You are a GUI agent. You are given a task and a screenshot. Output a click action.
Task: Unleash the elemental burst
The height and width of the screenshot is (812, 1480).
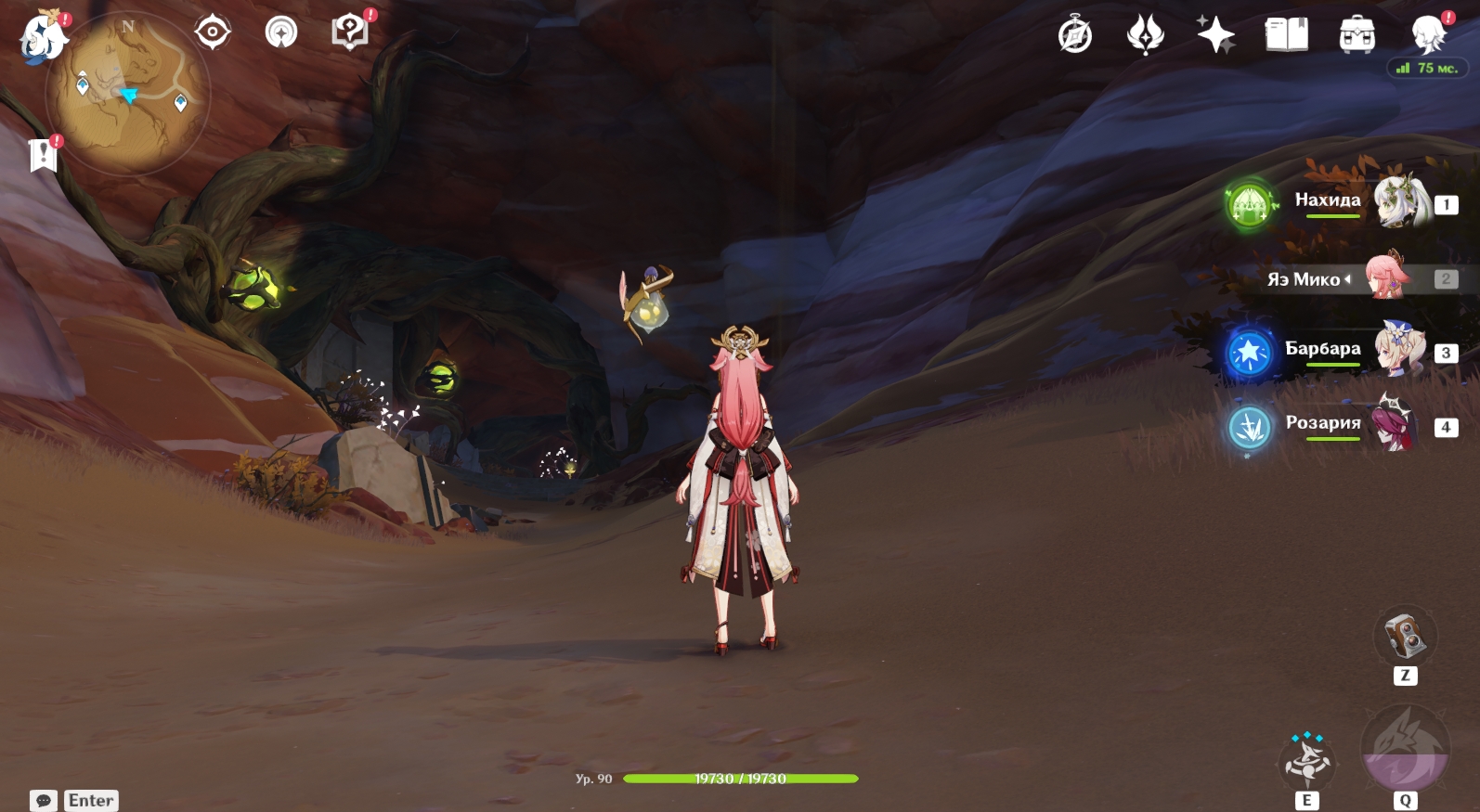tap(1405, 750)
